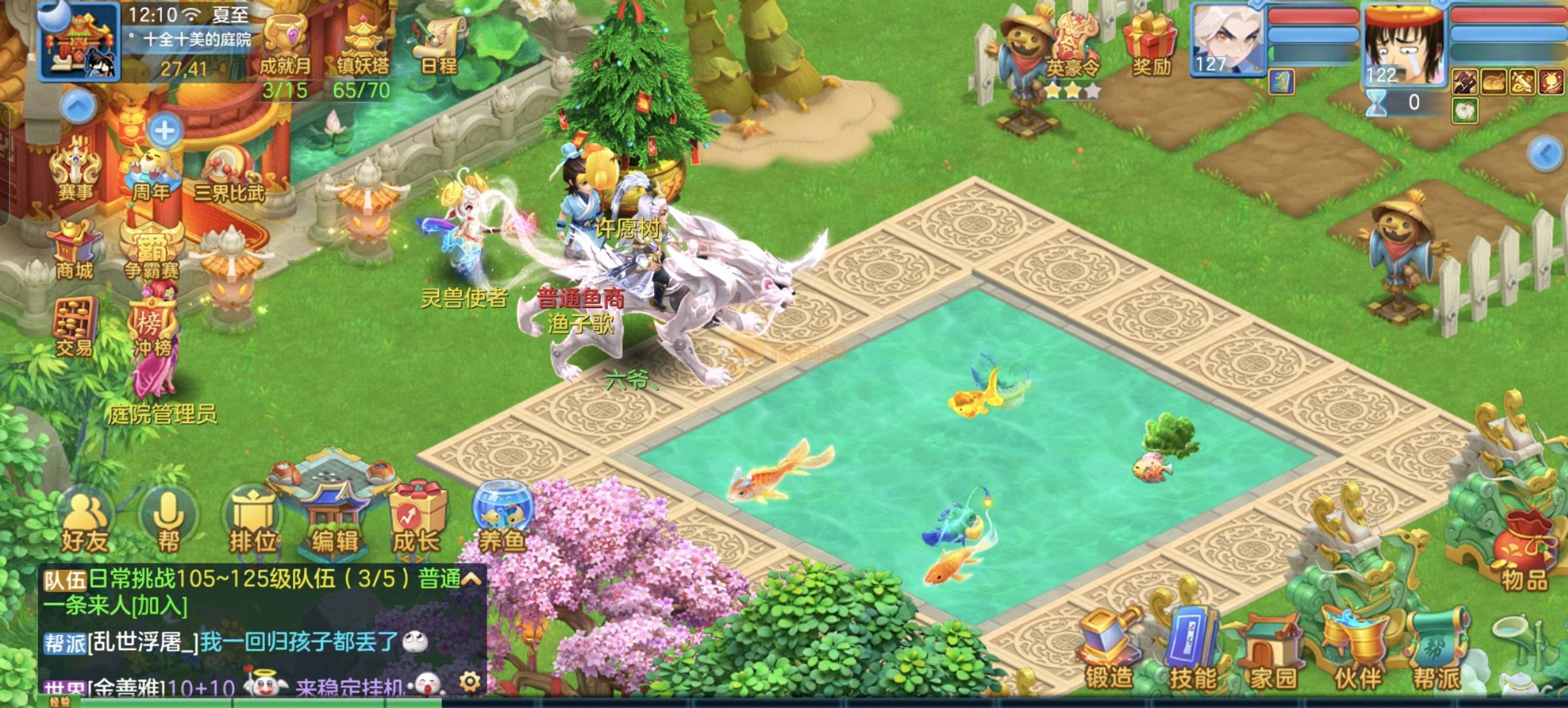Open the 三界比武 arena icon

point(229,174)
